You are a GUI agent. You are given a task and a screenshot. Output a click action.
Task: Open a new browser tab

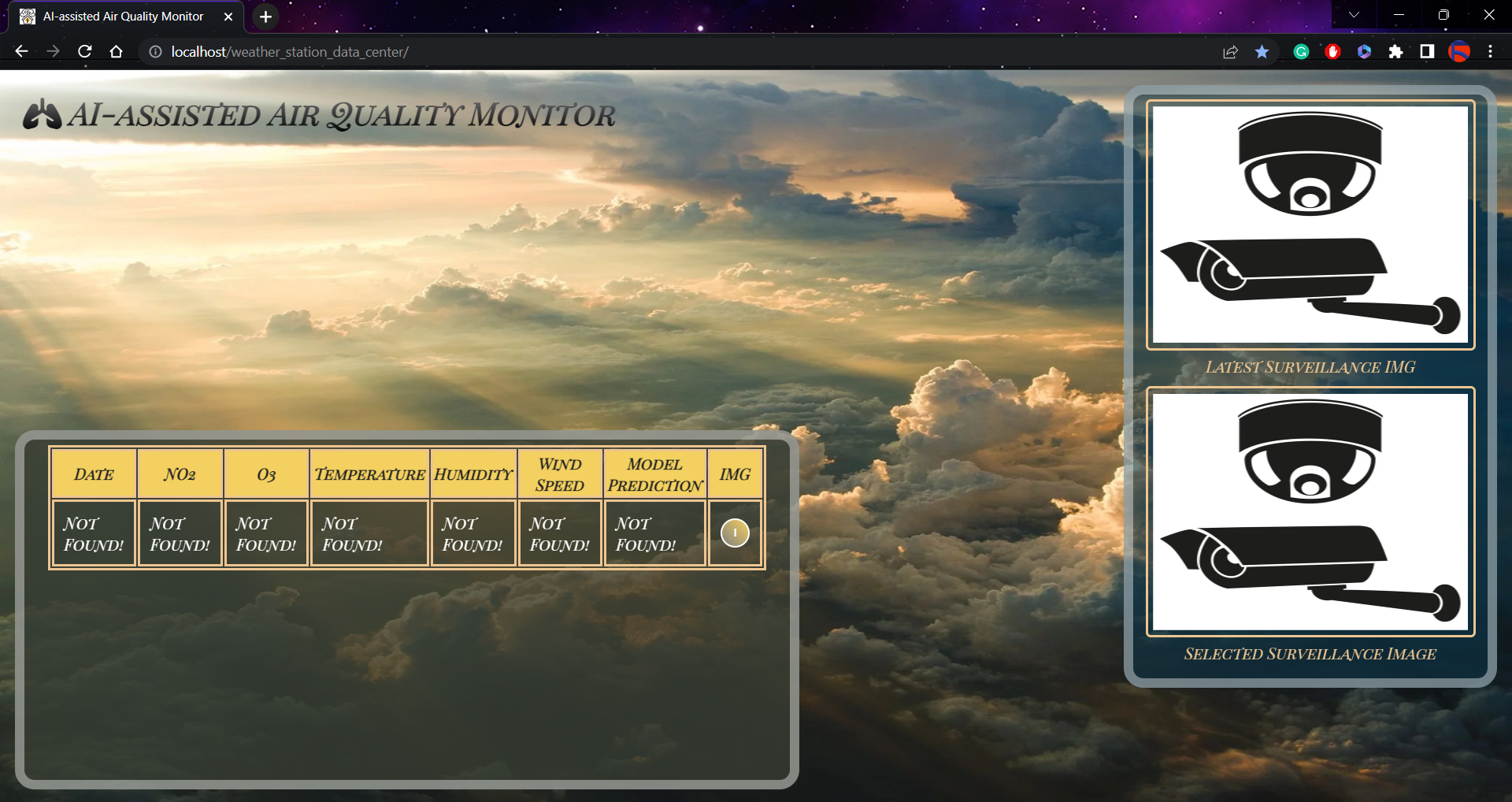tap(265, 17)
